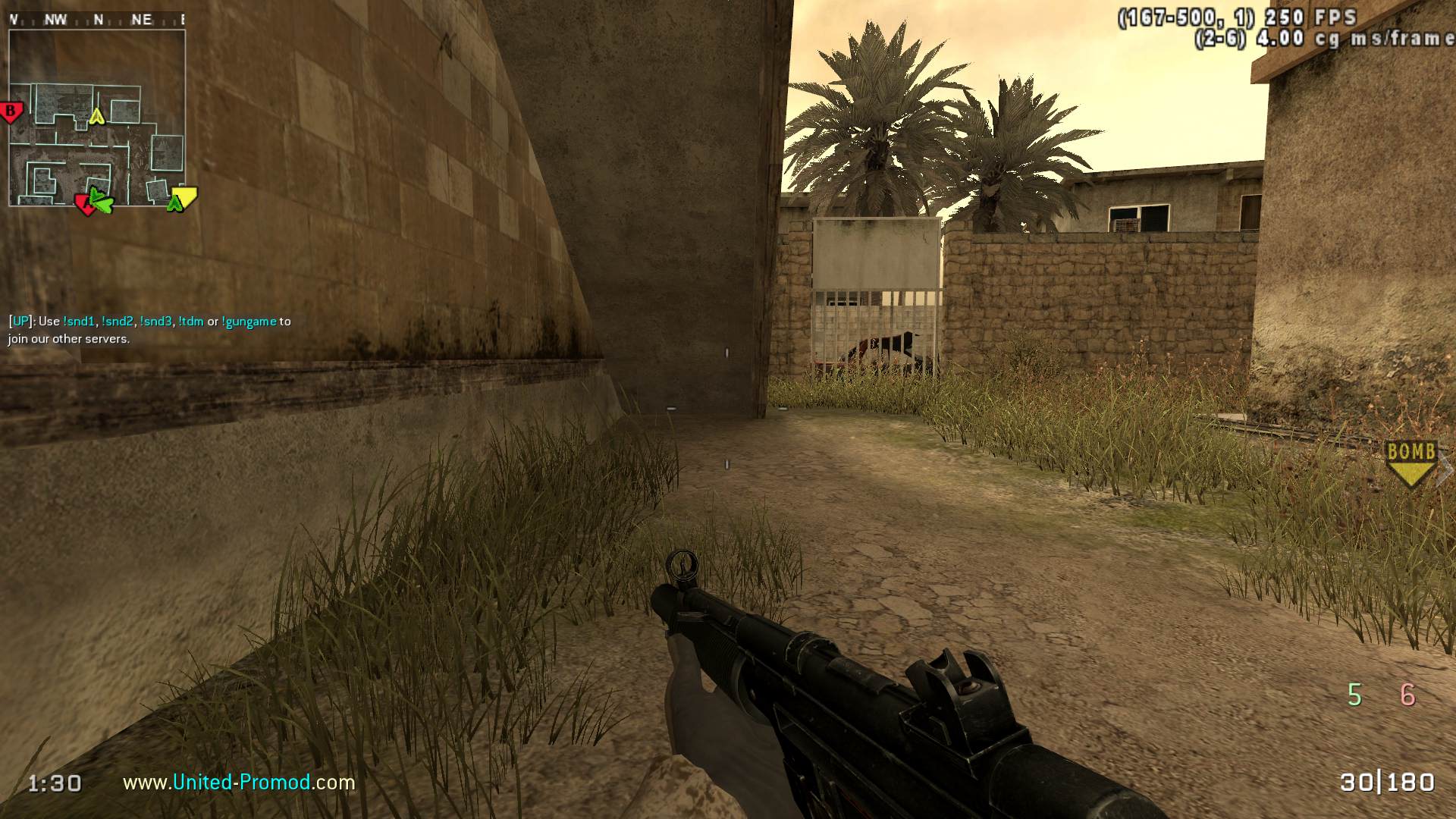The image size is (1456, 819).
Task: Click the minimap in the corner
Action: point(97,118)
